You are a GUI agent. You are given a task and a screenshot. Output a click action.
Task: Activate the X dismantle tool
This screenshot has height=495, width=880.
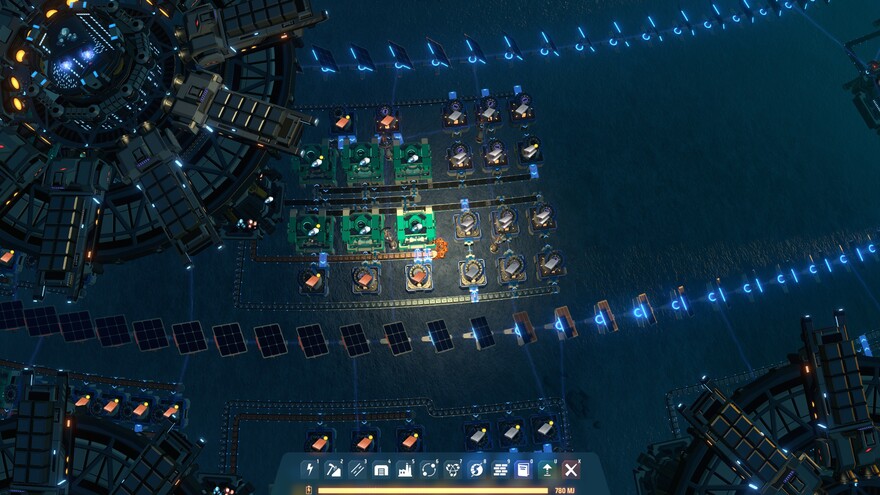click(x=571, y=469)
